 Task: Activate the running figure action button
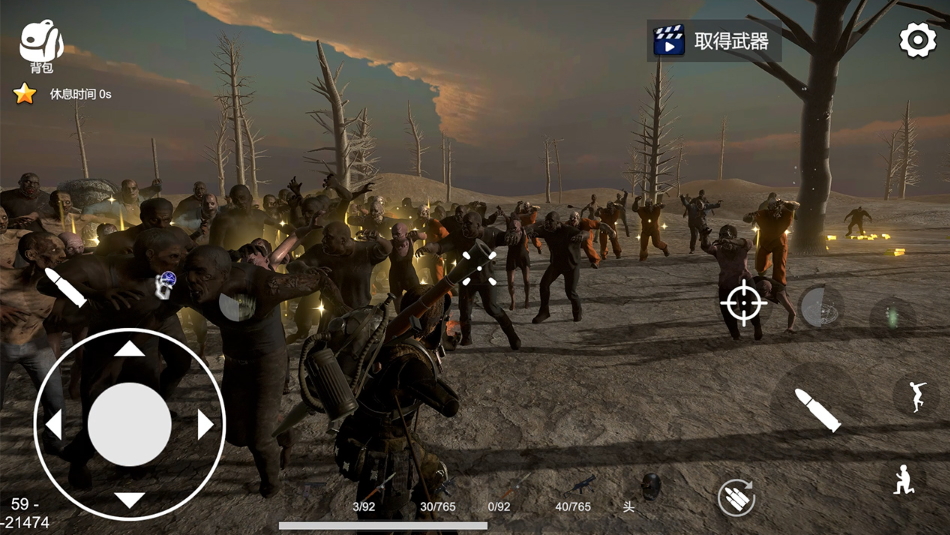pos(915,396)
